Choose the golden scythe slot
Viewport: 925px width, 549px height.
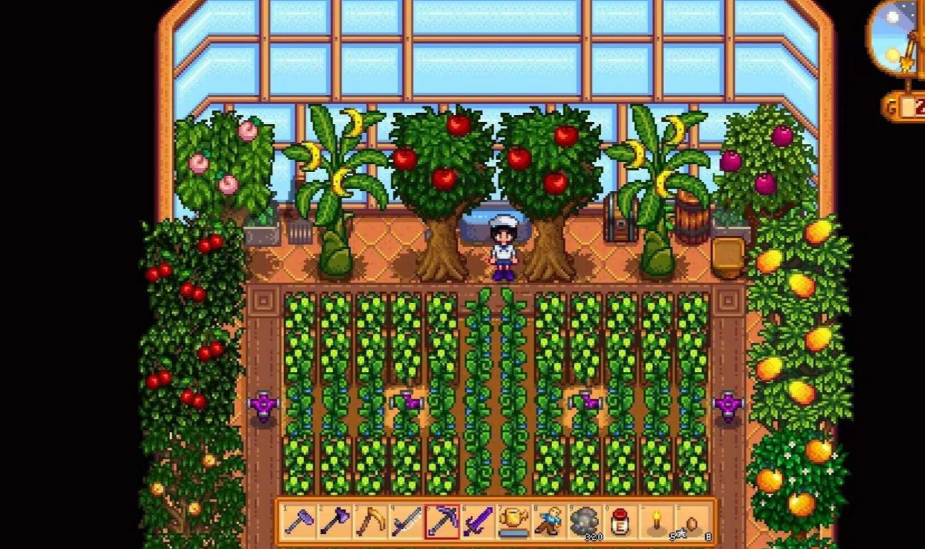pyautogui.click(x=371, y=521)
